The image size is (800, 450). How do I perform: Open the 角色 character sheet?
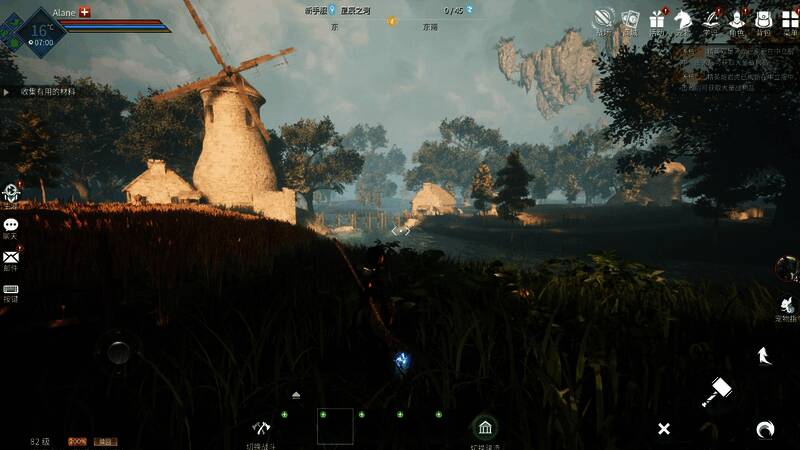737,20
